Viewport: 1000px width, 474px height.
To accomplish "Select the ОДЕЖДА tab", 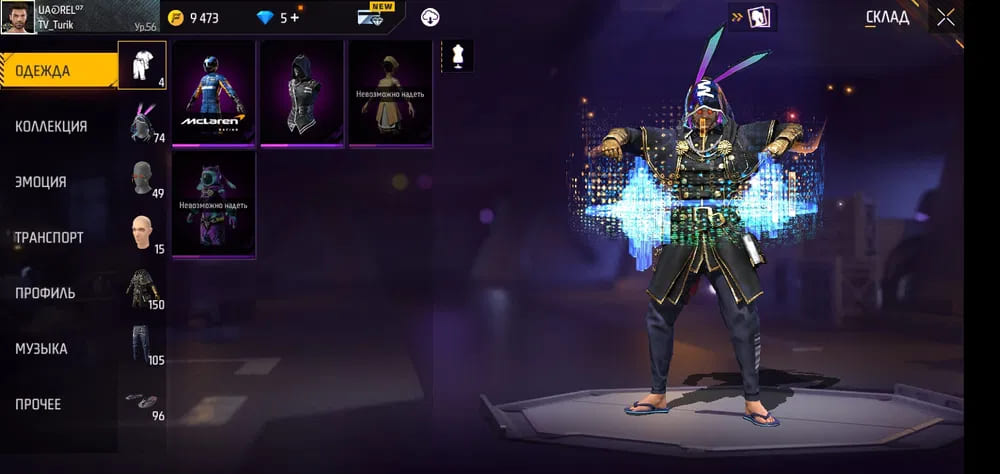I will (43, 71).
